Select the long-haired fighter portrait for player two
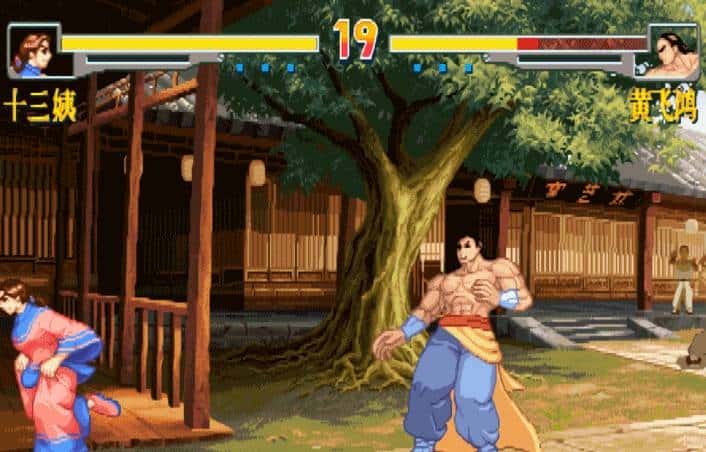Image resolution: width=706 pixels, height=452 pixels. point(674,52)
